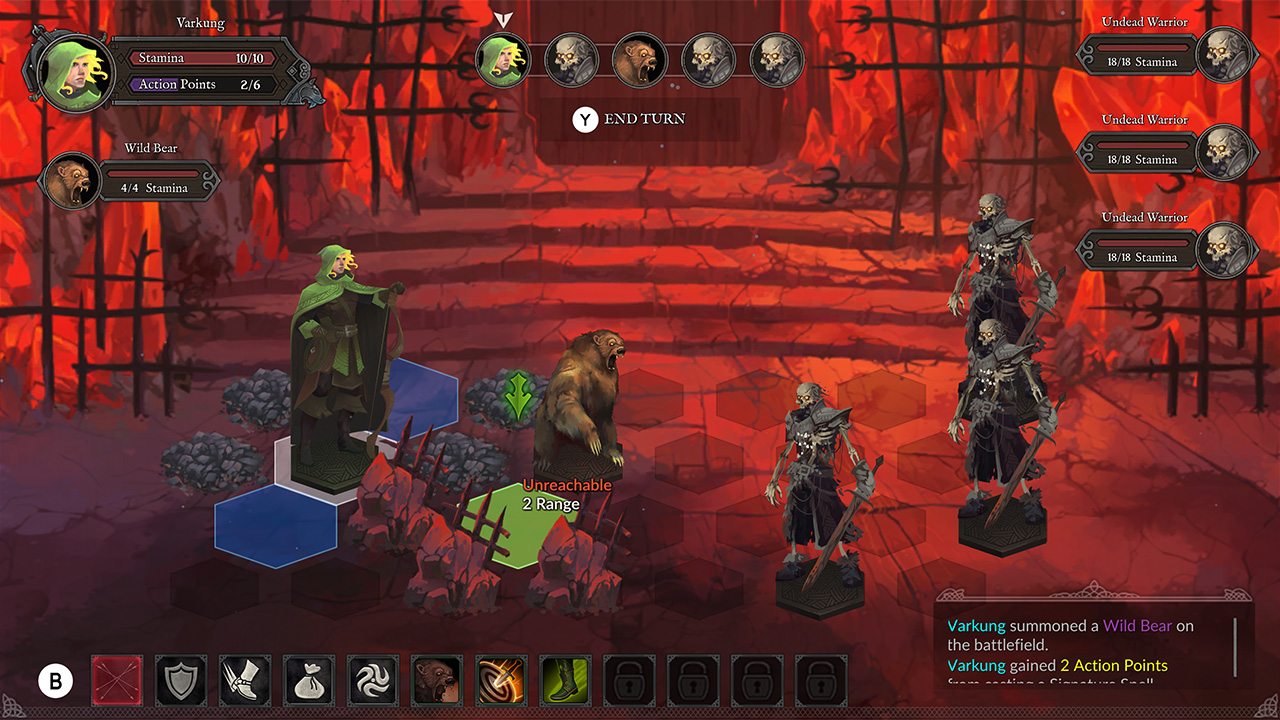Select the shield defense ability
The image size is (1280, 720).
(181, 680)
